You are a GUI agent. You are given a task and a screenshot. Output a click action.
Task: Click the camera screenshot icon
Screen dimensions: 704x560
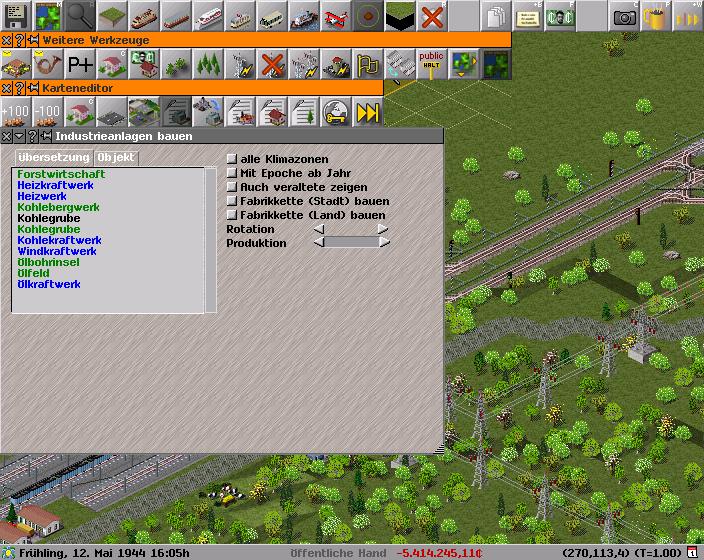pyautogui.click(x=625, y=16)
